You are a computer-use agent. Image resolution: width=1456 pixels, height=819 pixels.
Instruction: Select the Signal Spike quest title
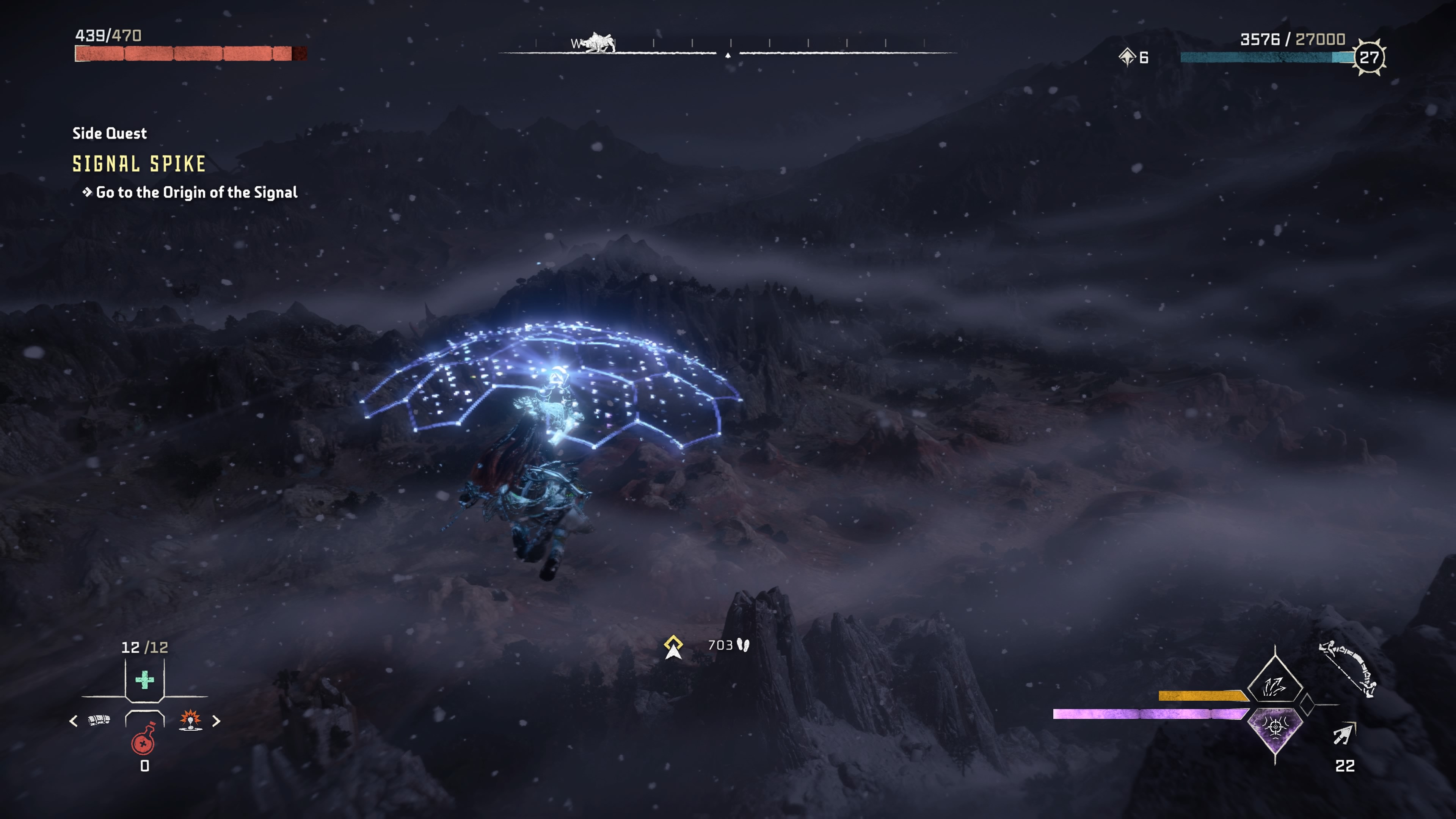139,164
